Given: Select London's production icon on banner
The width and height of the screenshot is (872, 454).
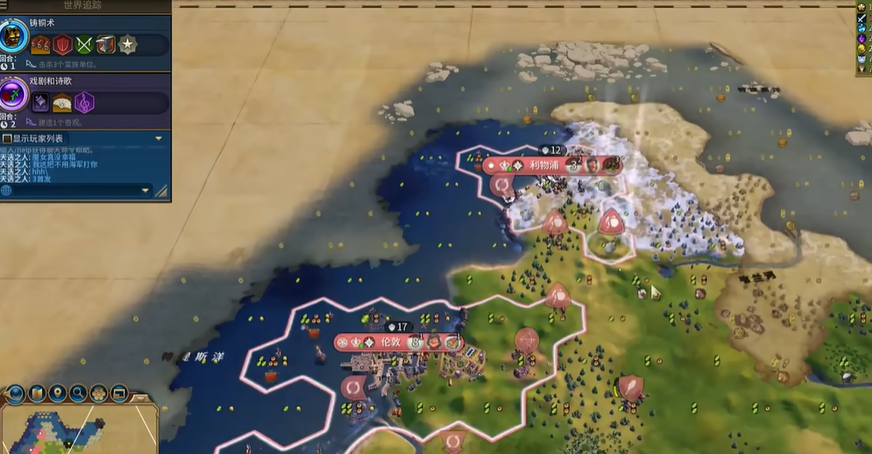Looking at the screenshot, I should [x=452, y=342].
